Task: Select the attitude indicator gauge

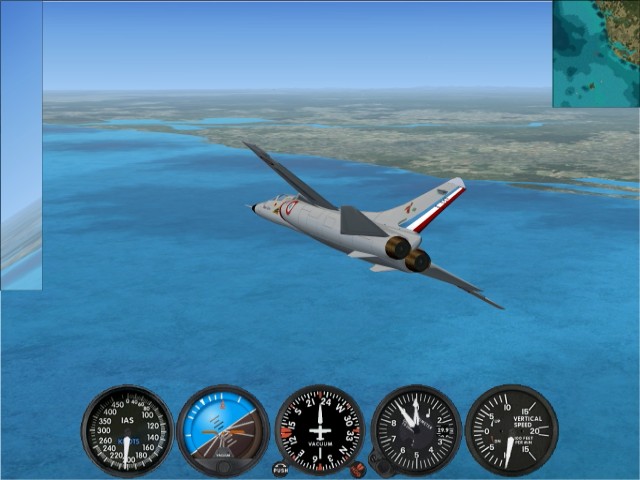Action: click(223, 430)
